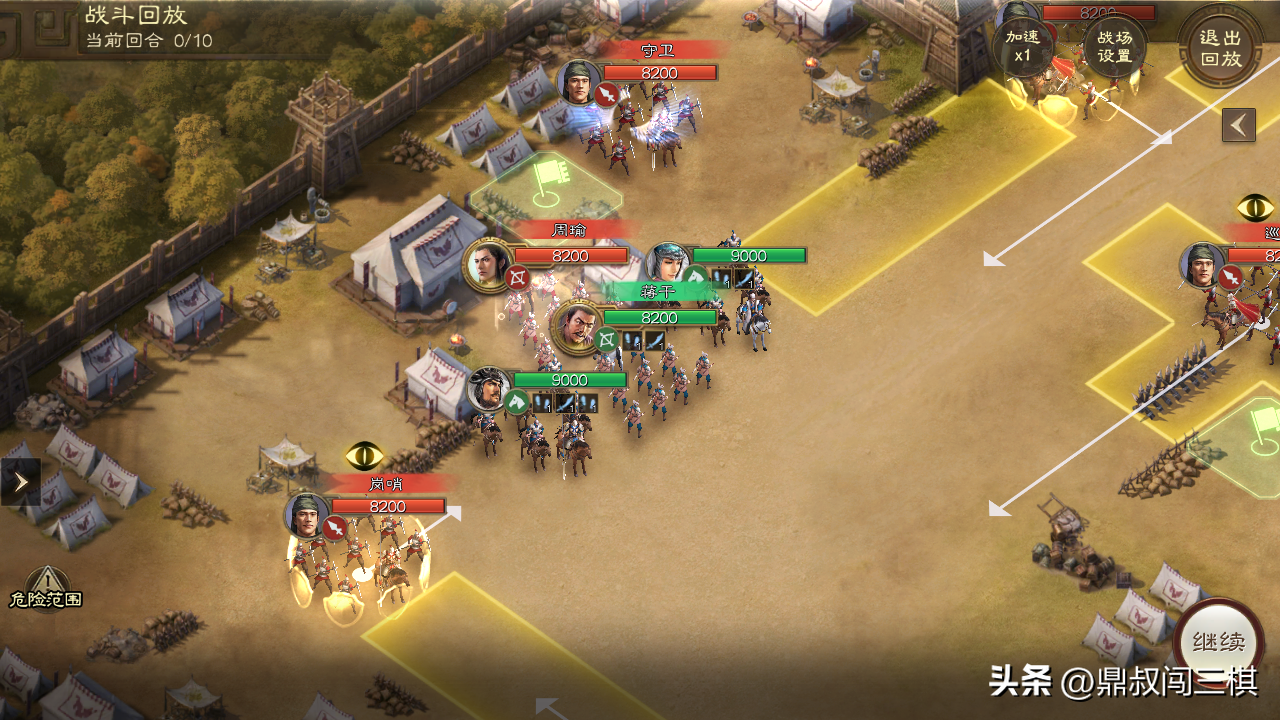Select the 守卫 guard unit portrait

pyautogui.click(x=578, y=84)
